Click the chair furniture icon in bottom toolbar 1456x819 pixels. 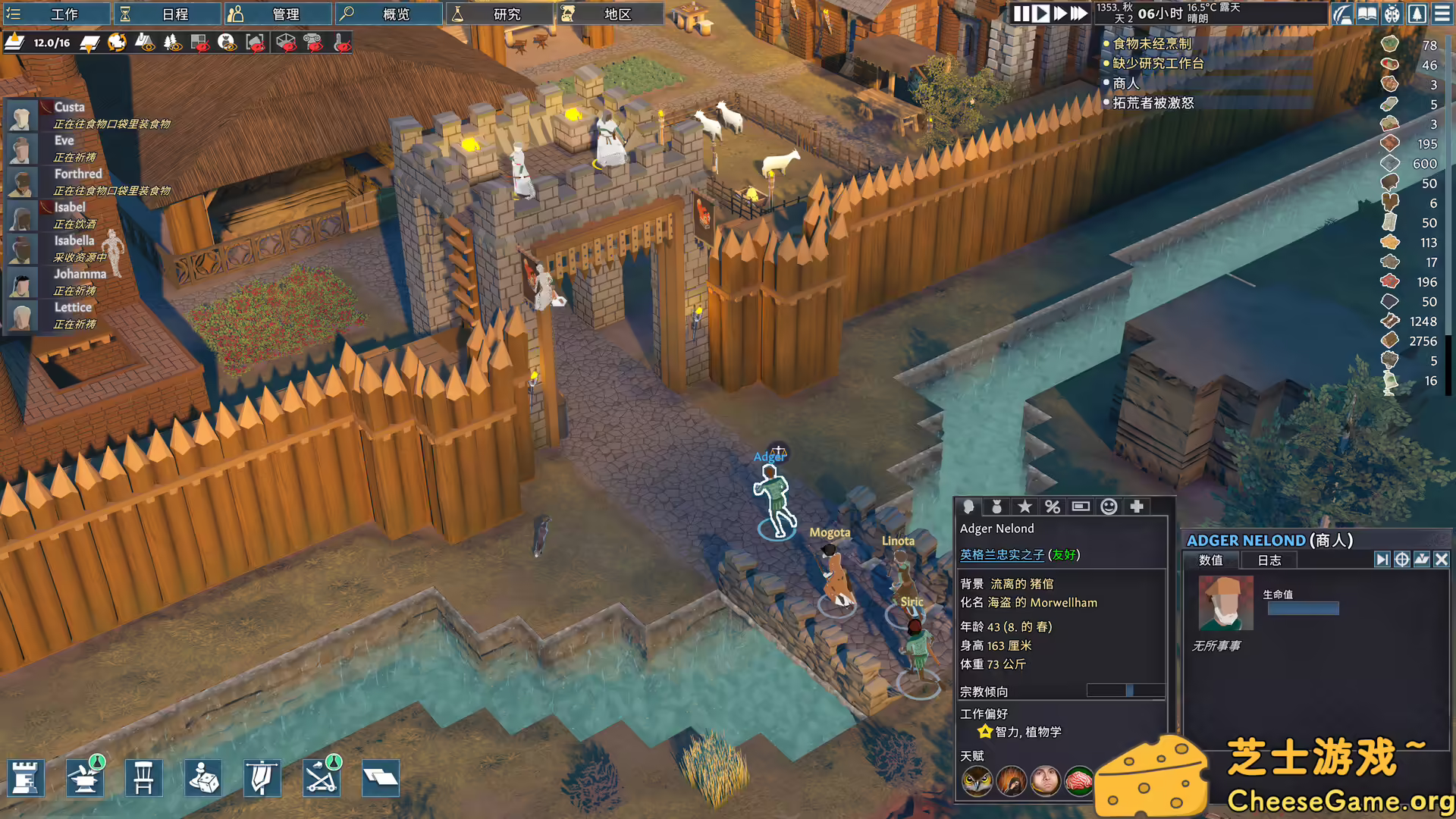(x=144, y=777)
